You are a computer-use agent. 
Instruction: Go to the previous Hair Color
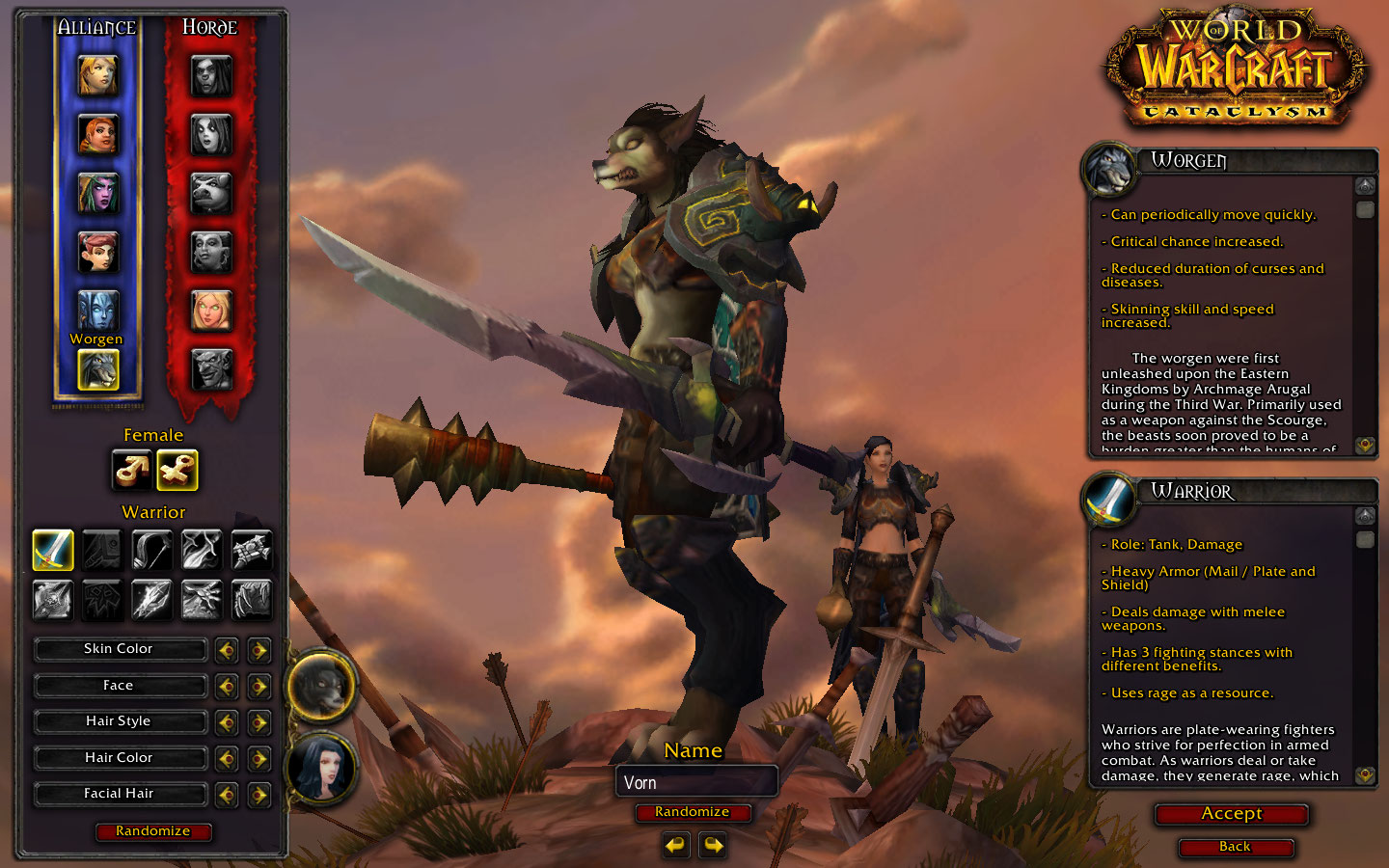pyautogui.click(x=227, y=759)
